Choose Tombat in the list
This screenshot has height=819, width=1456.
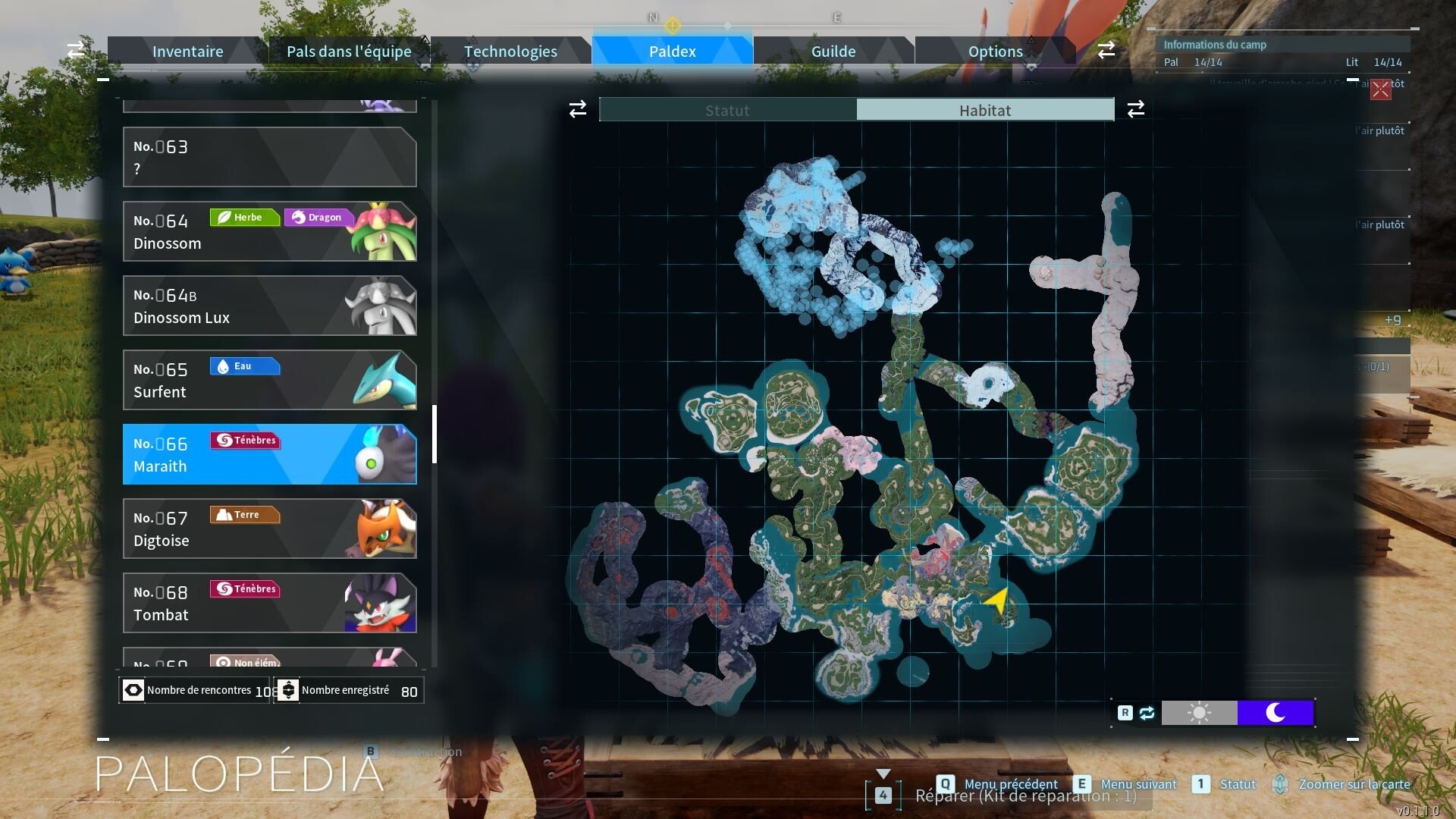pyautogui.click(x=269, y=603)
